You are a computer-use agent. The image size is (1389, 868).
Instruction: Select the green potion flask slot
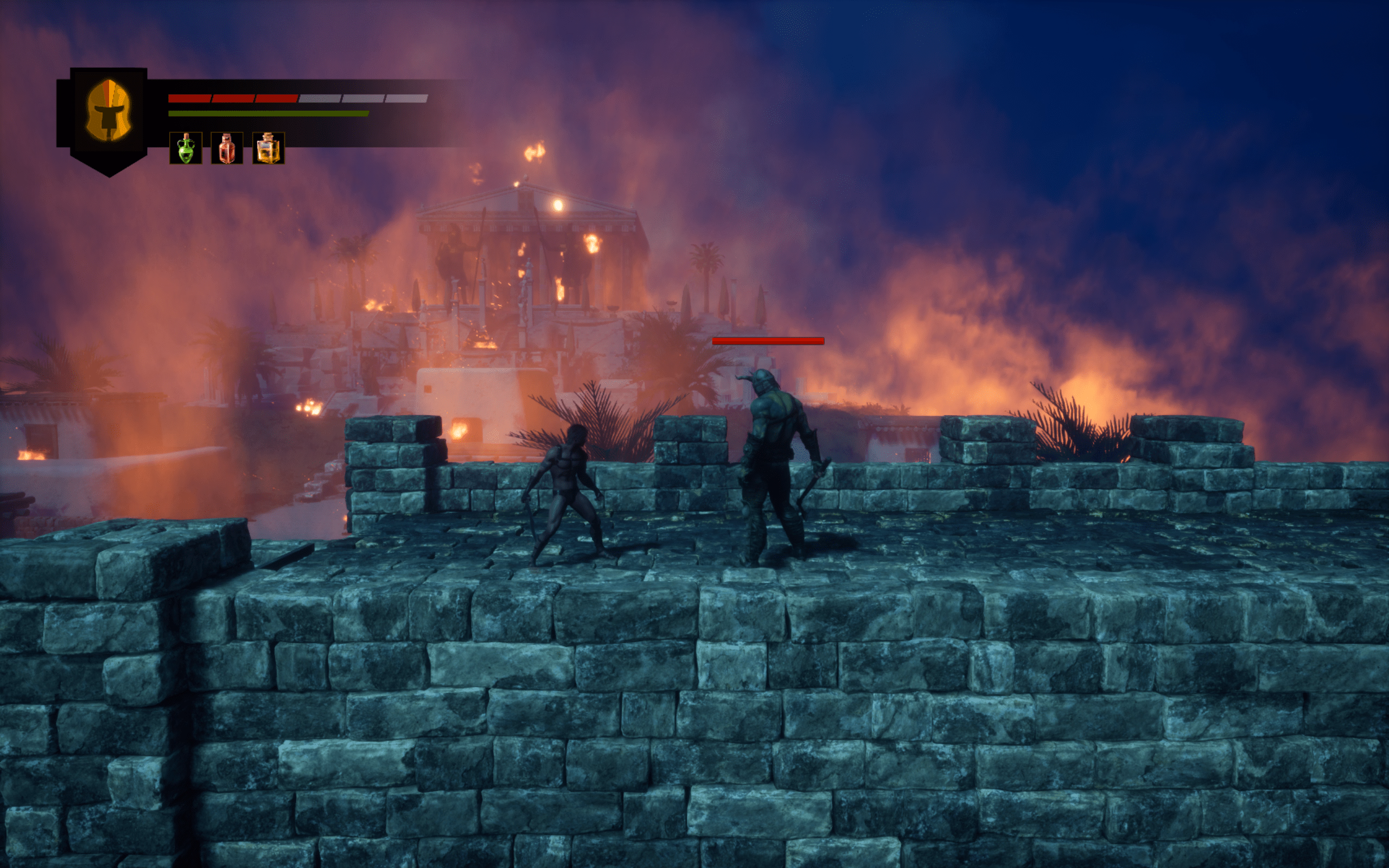click(x=186, y=148)
